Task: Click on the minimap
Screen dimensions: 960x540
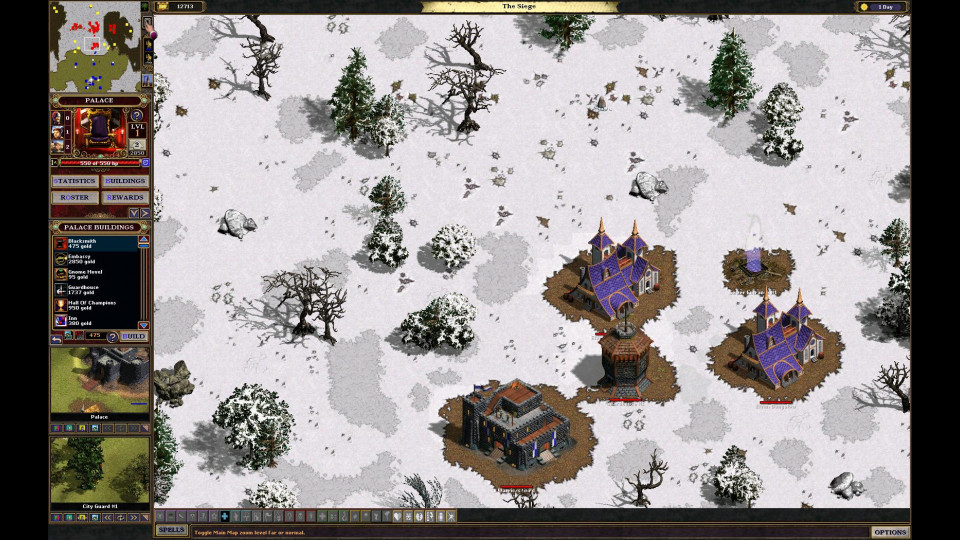Action: click(95, 46)
